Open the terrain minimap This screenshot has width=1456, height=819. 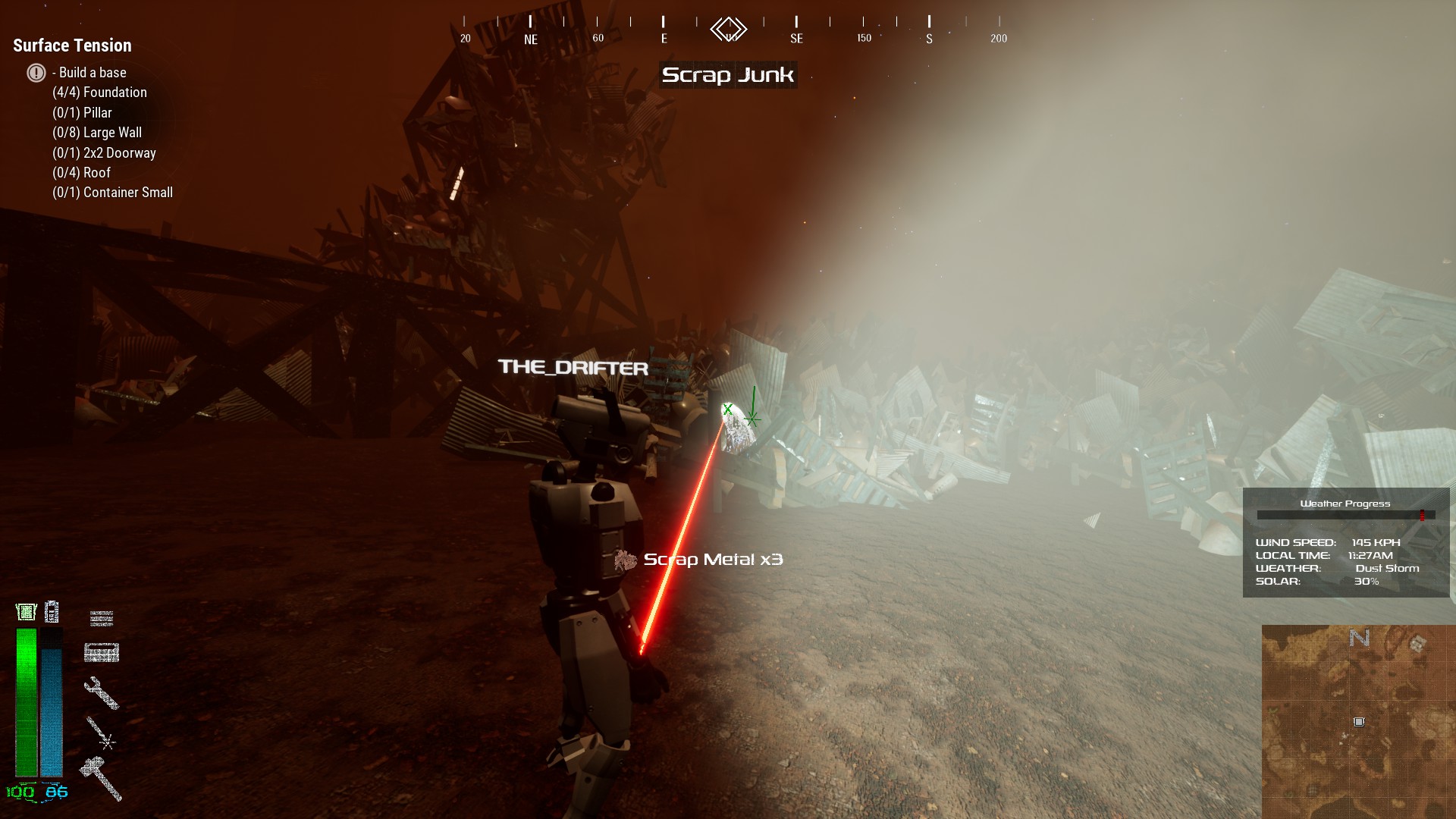(1357, 720)
